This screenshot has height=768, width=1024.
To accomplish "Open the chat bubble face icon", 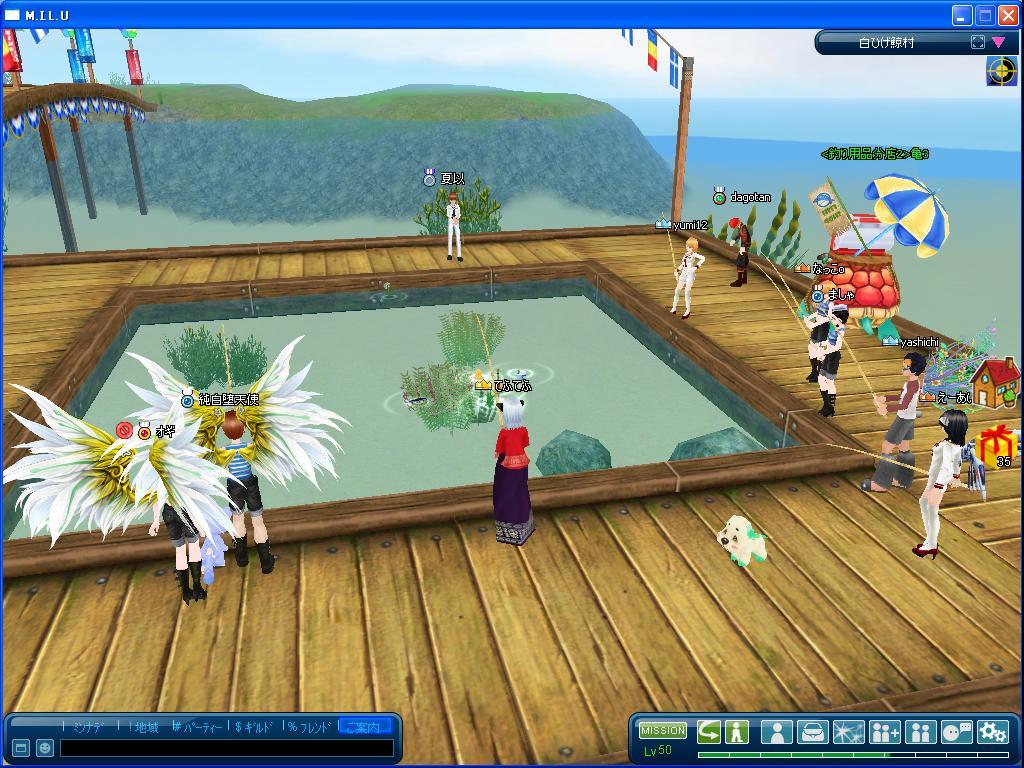I will pos(956,732).
